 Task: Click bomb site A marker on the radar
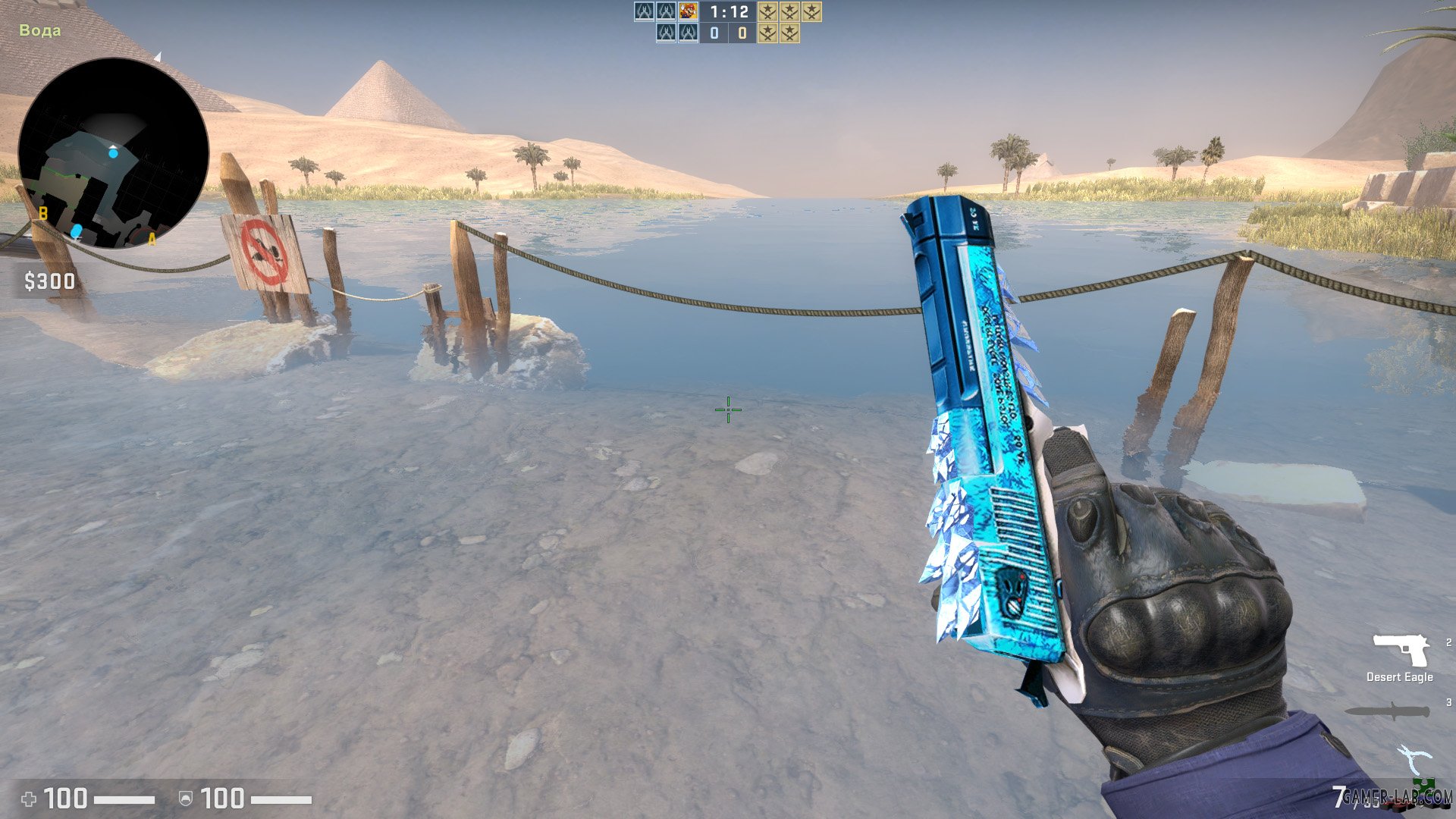(x=152, y=240)
